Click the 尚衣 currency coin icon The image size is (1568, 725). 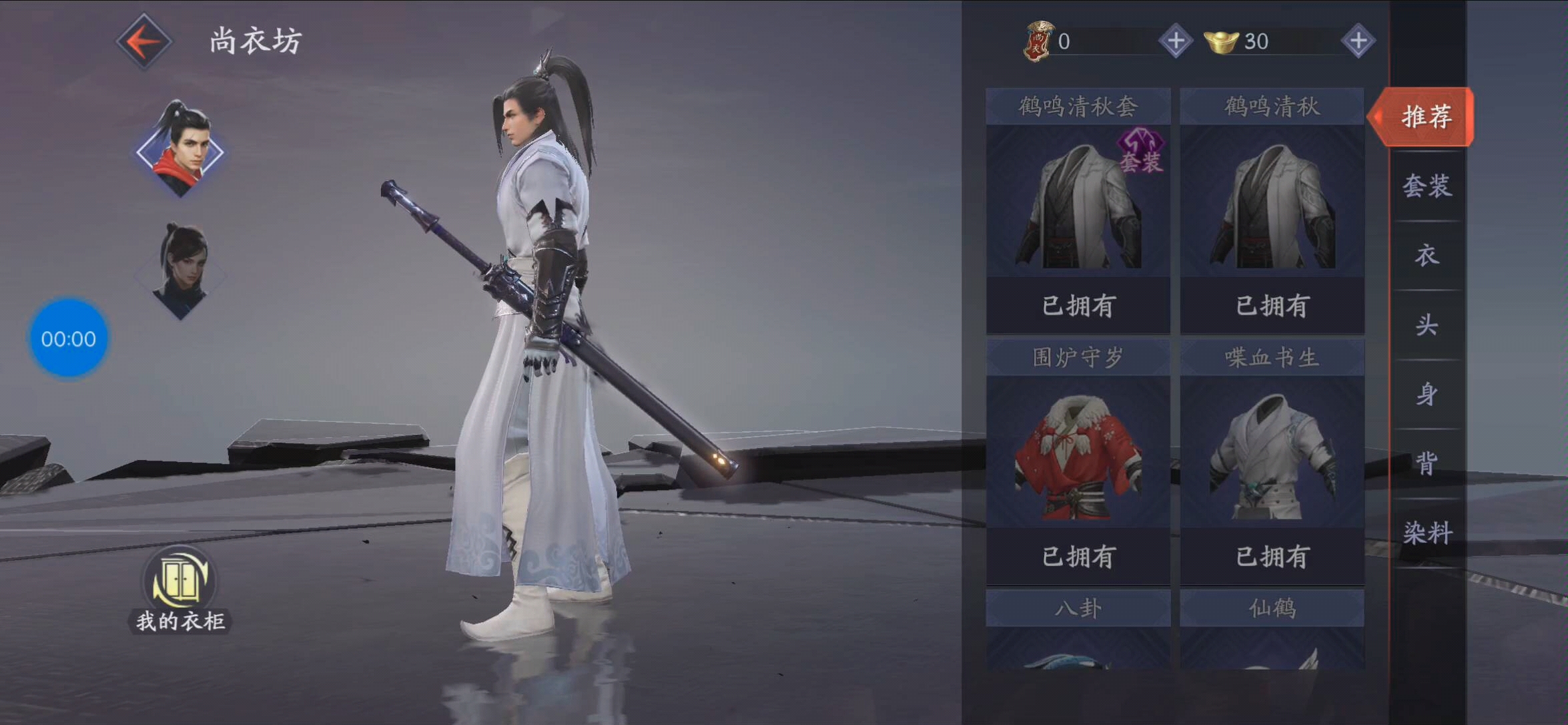click(x=1038, y=40)
